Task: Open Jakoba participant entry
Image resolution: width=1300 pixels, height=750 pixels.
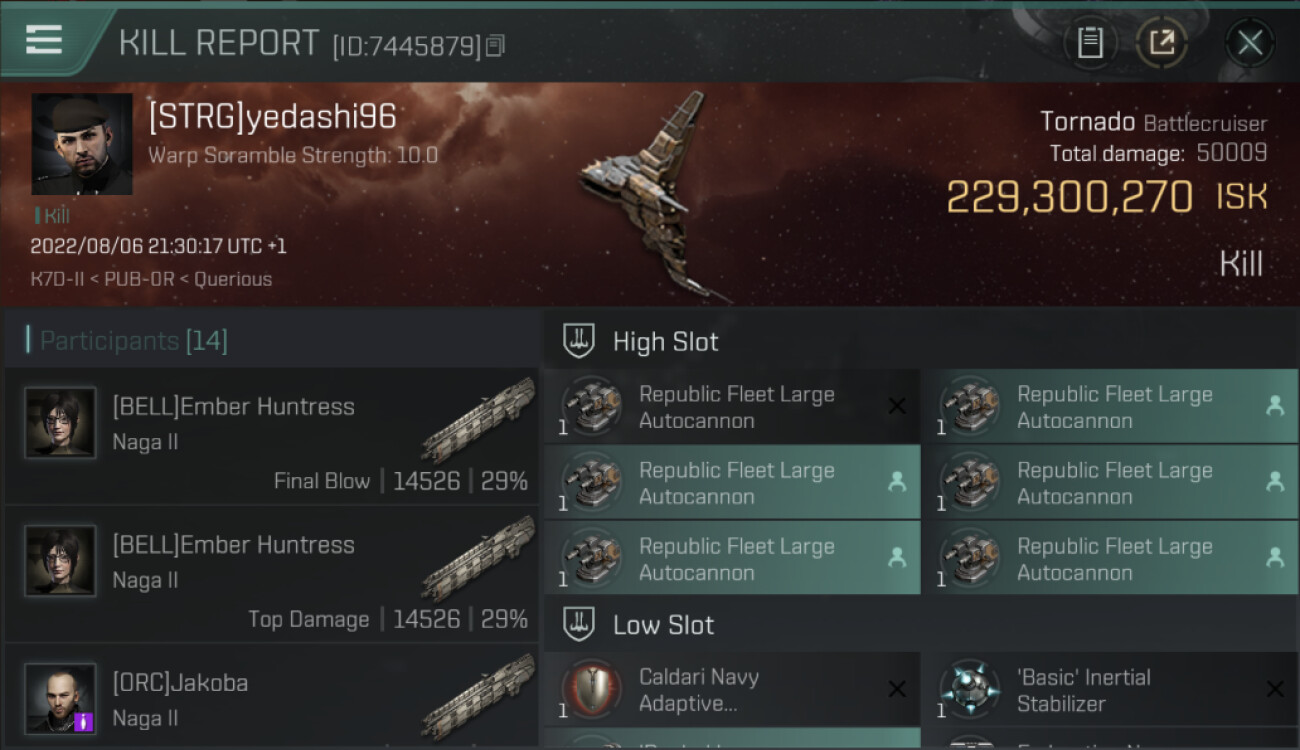Action: (x=272, y=700)
